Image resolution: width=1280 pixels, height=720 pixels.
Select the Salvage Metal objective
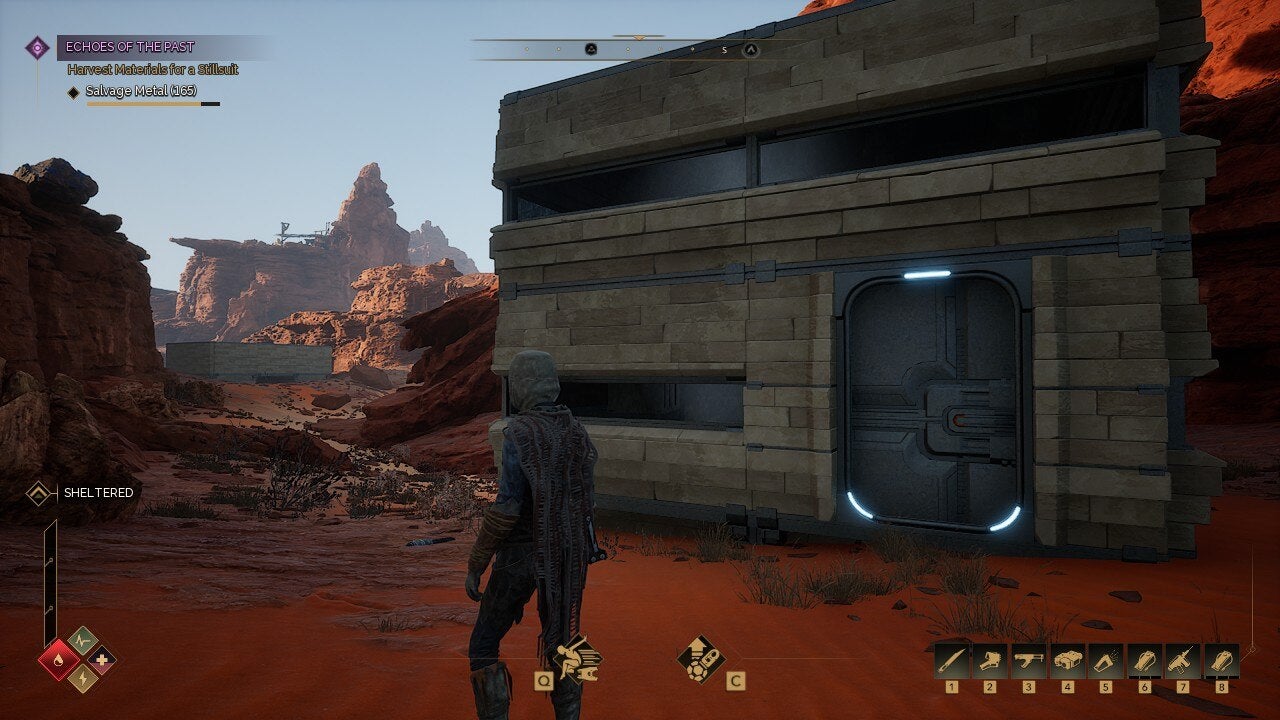141,91
